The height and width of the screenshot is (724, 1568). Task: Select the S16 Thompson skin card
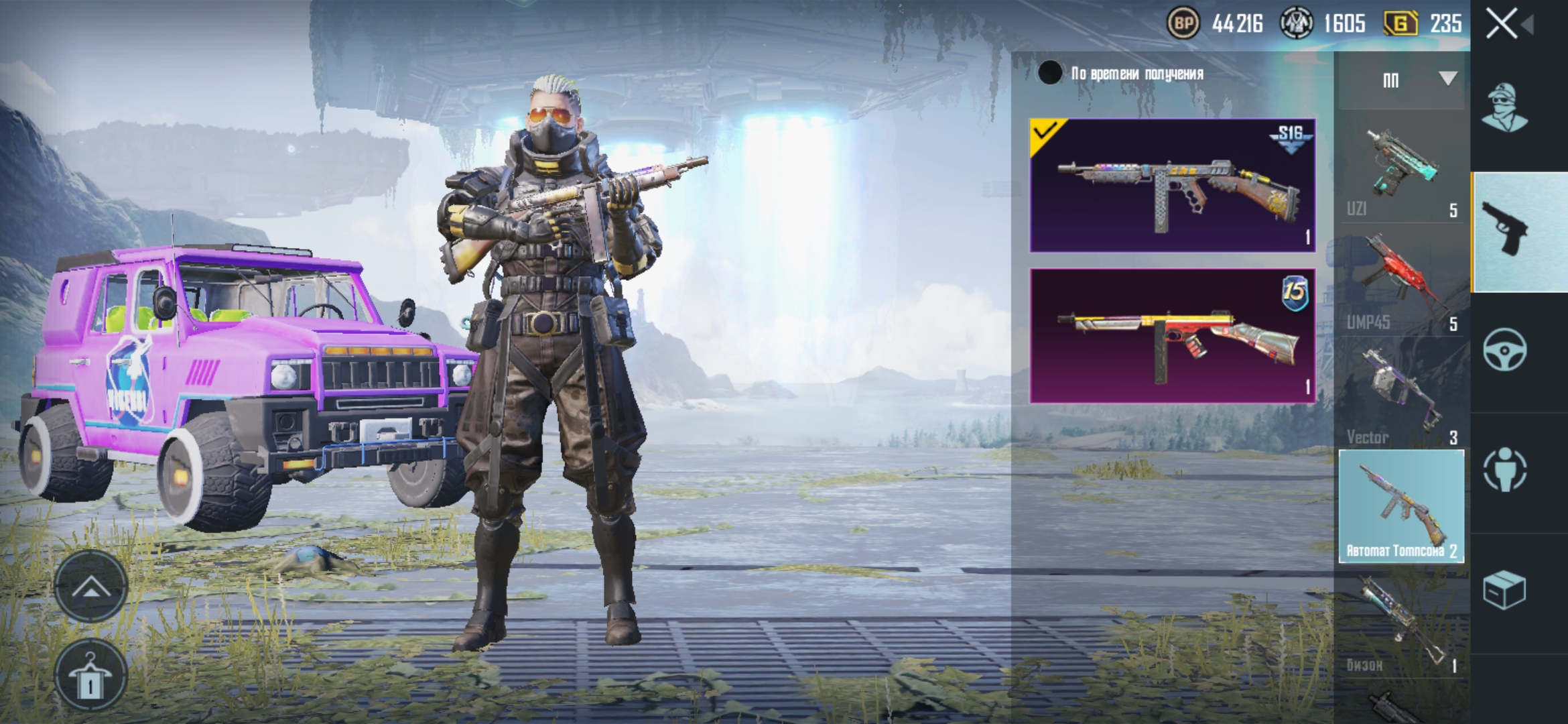click(x=1172, y=186)
